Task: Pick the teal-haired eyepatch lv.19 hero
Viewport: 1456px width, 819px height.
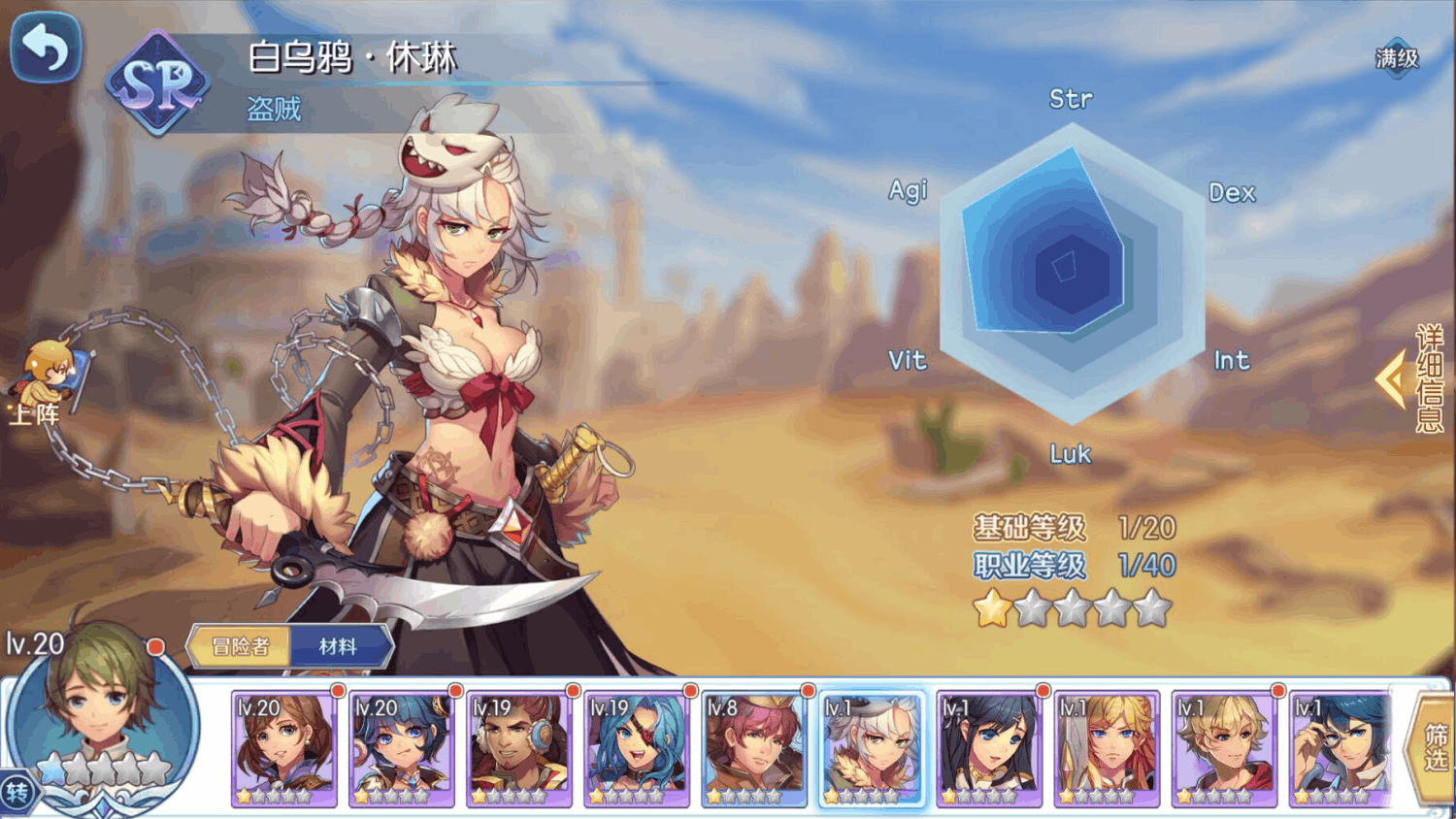Action: (636, 748)
